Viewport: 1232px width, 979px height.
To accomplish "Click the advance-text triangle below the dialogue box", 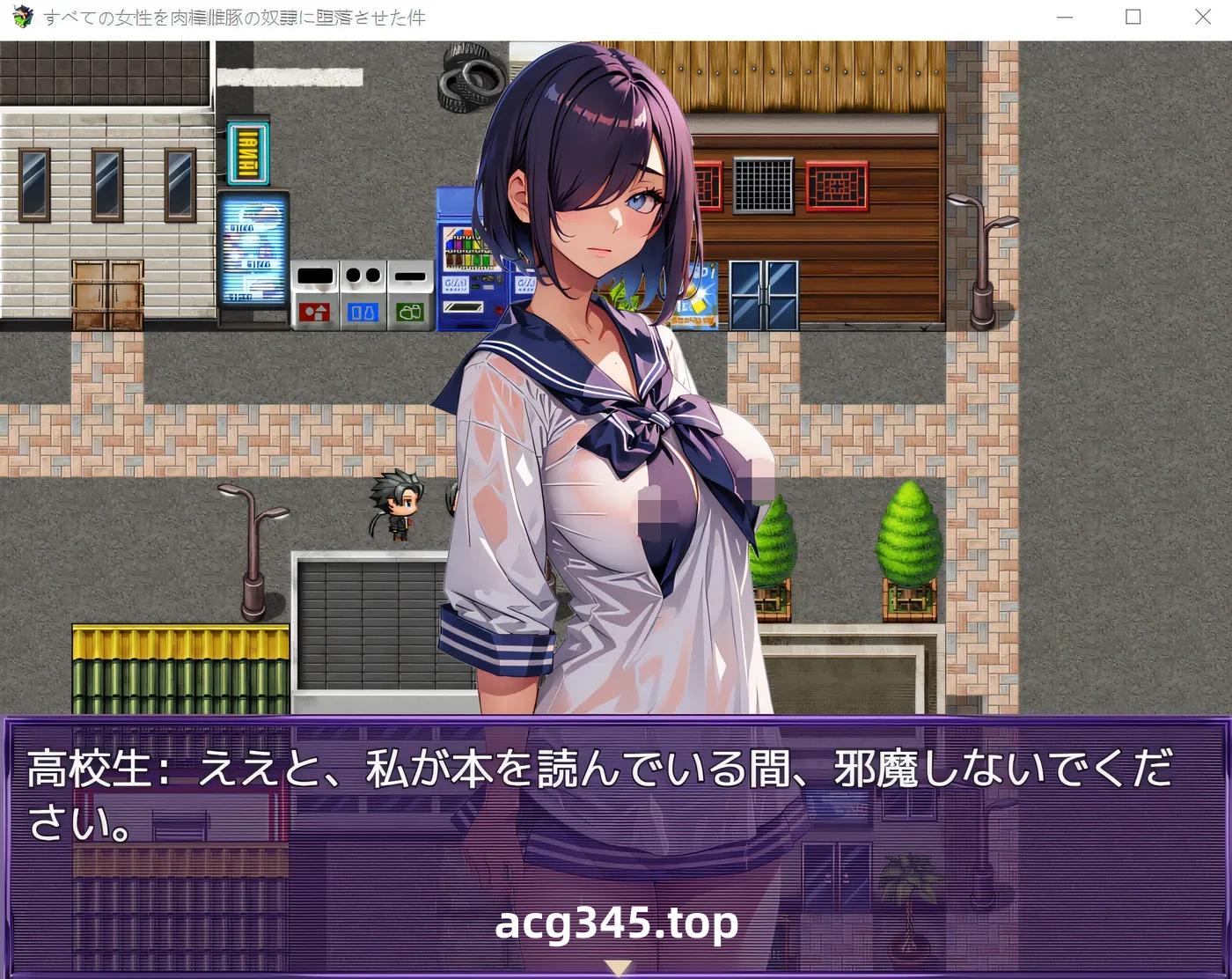I will (616, 967).
